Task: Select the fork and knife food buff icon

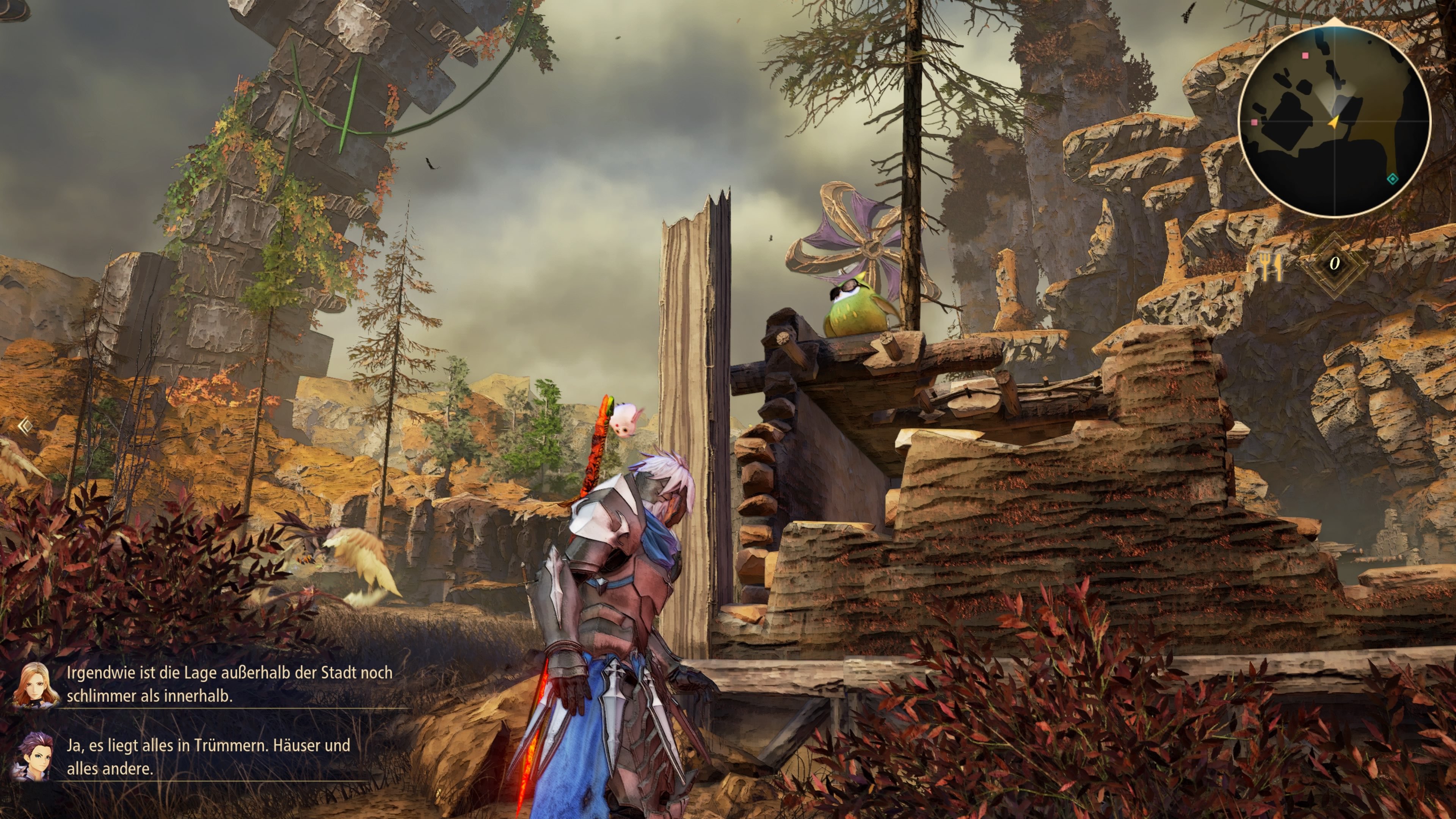Action: pyautogui.click(x=1270, y=266)
